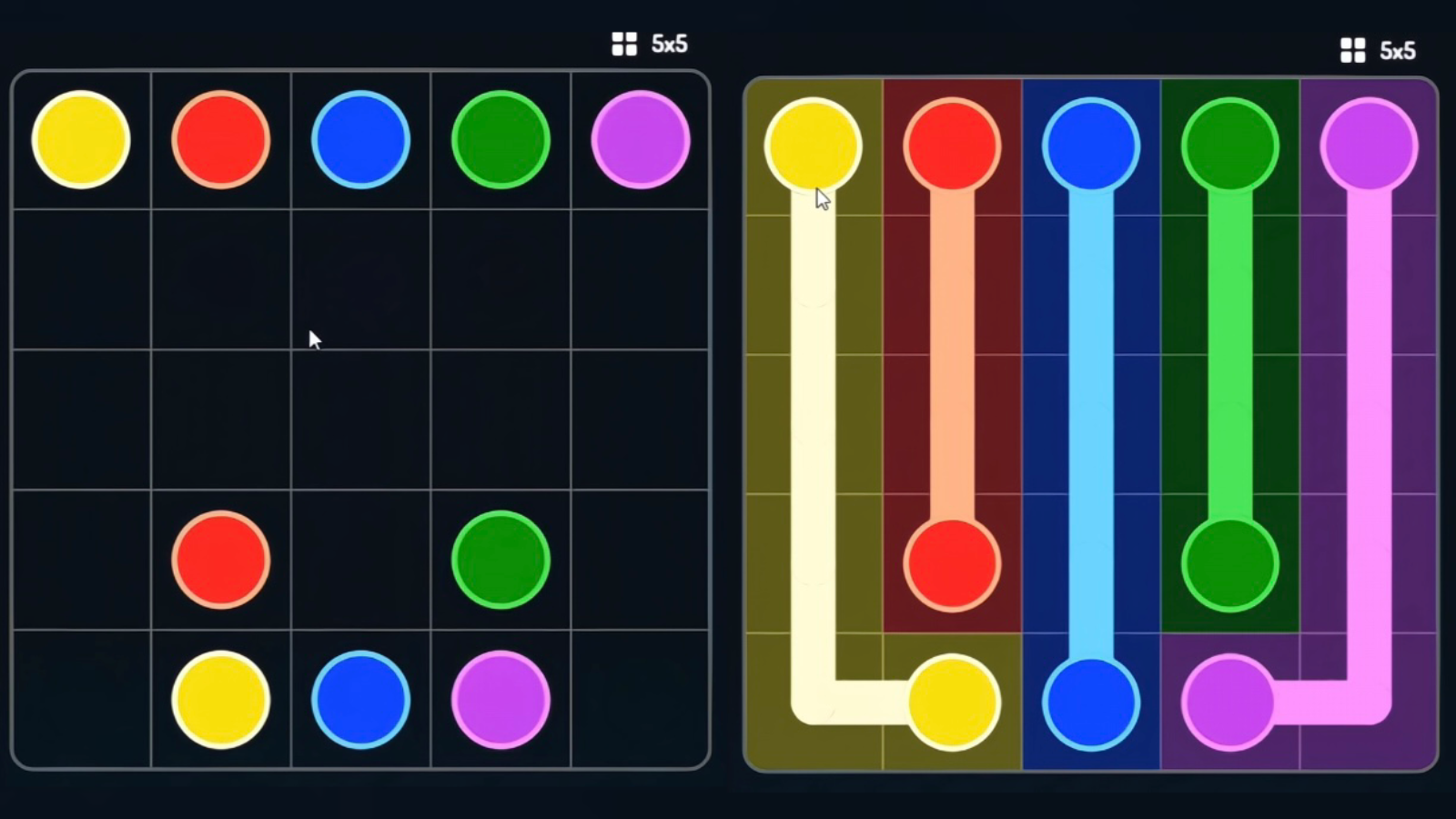Click the bottom-row yellow dot on the left board
This screenshot has width=1456, height=819.
coord(219,700)
